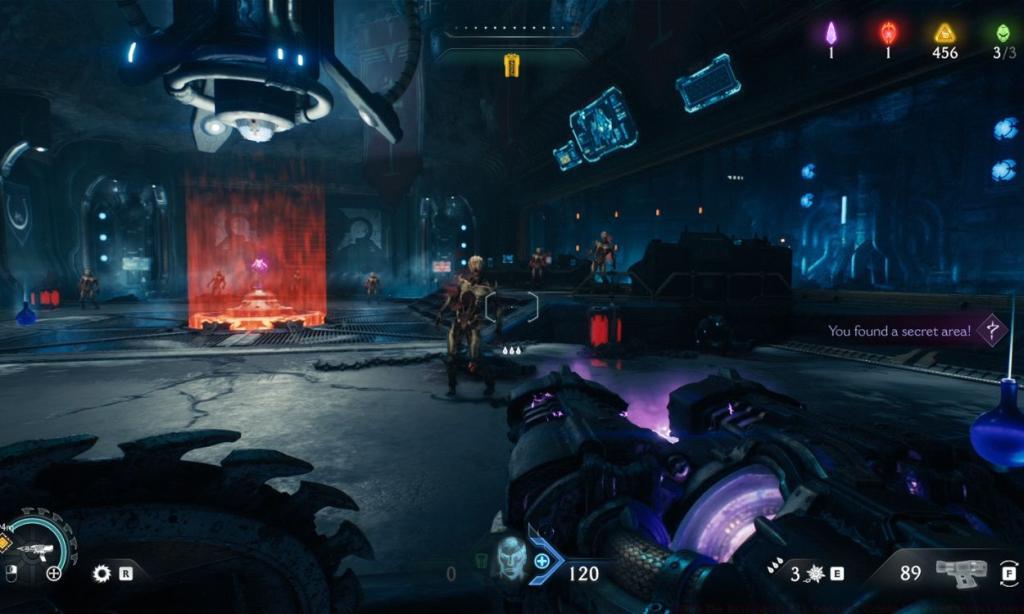Click the spiked sawblade ability icon
The image size is (1024, 614).
click(x=101, y=574)
